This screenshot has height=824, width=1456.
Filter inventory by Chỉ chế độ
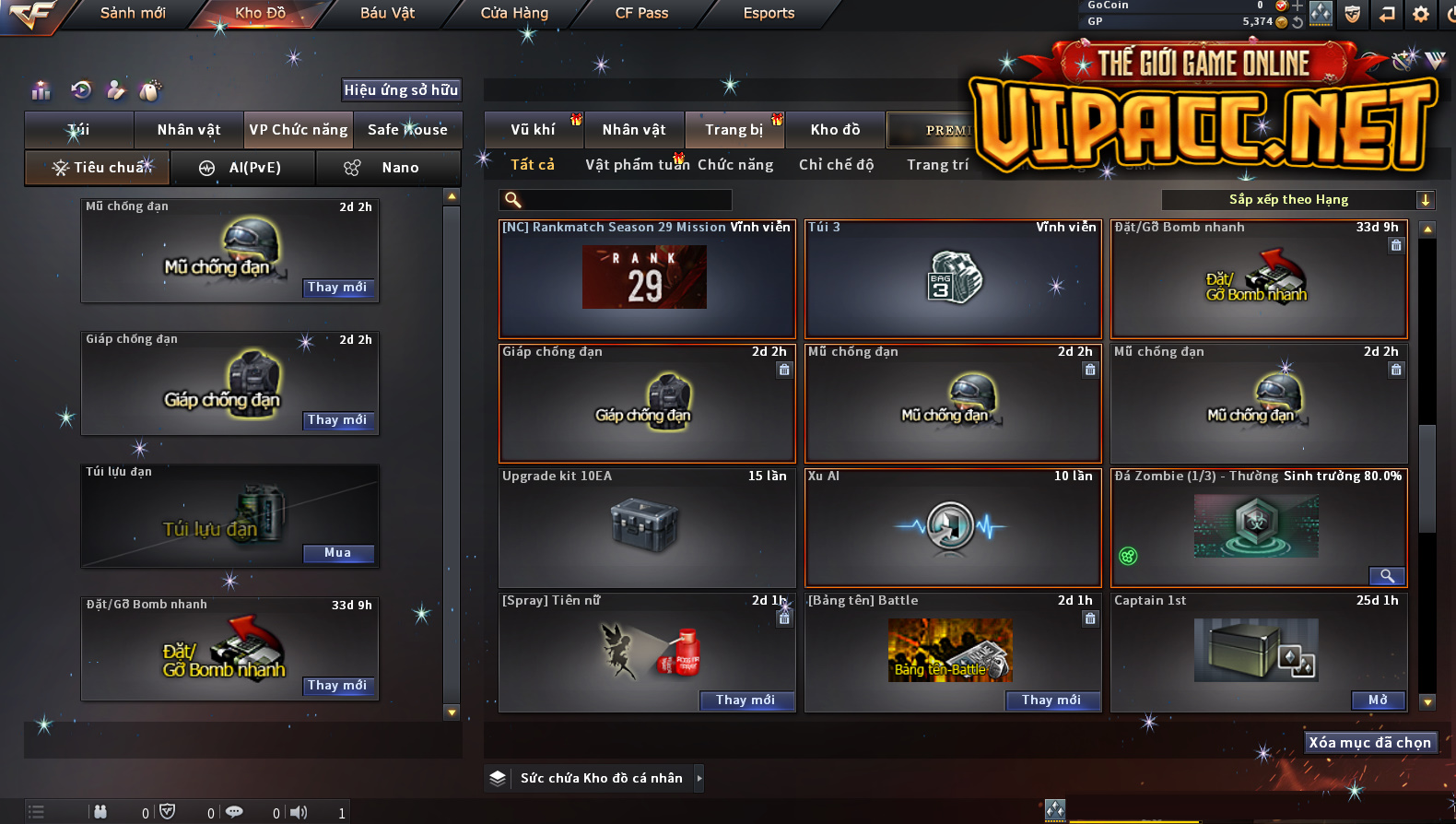836,165
